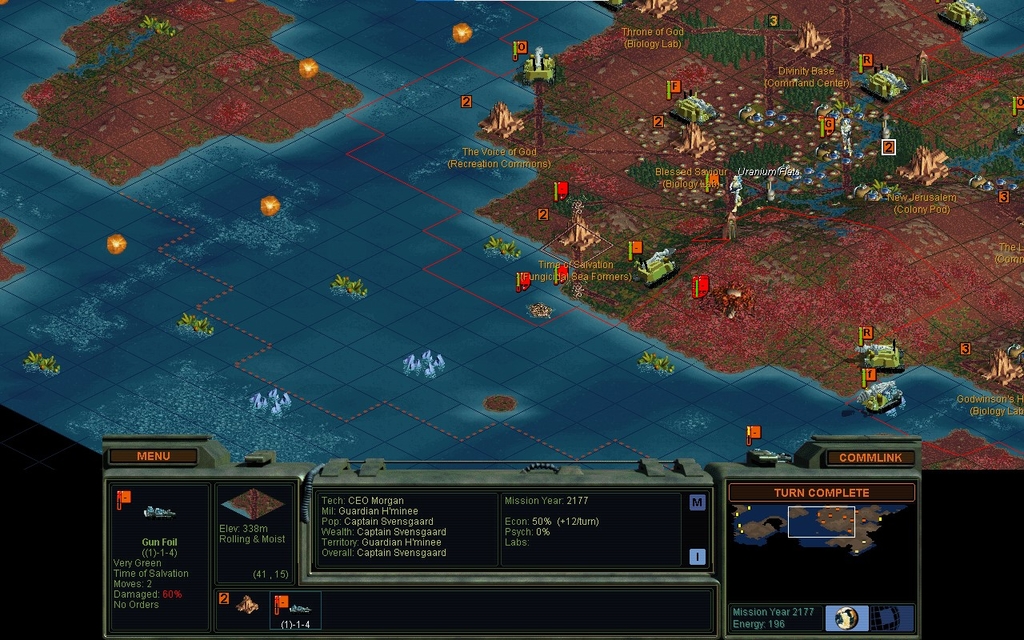Click the Gun Foil unit portrait
The image size is (1024, 640).
[160, 512]
